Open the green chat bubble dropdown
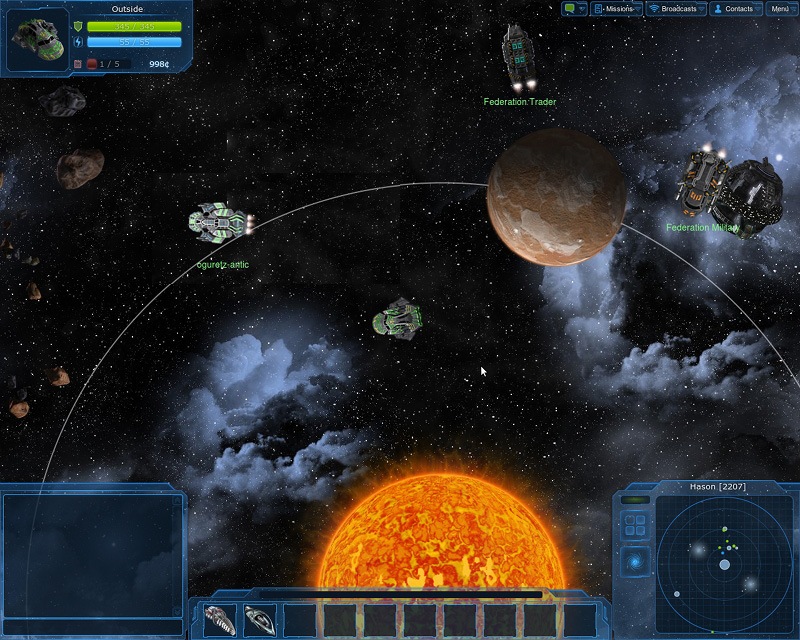Viewport: 800px width, 640px height. point(574,9)
